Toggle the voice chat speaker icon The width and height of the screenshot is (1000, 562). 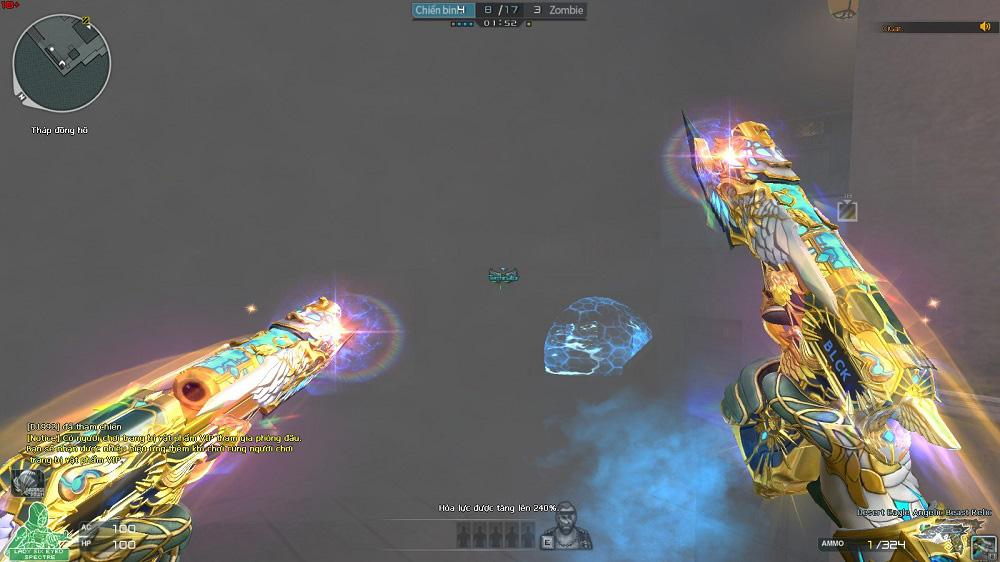[x=984, y=27]
